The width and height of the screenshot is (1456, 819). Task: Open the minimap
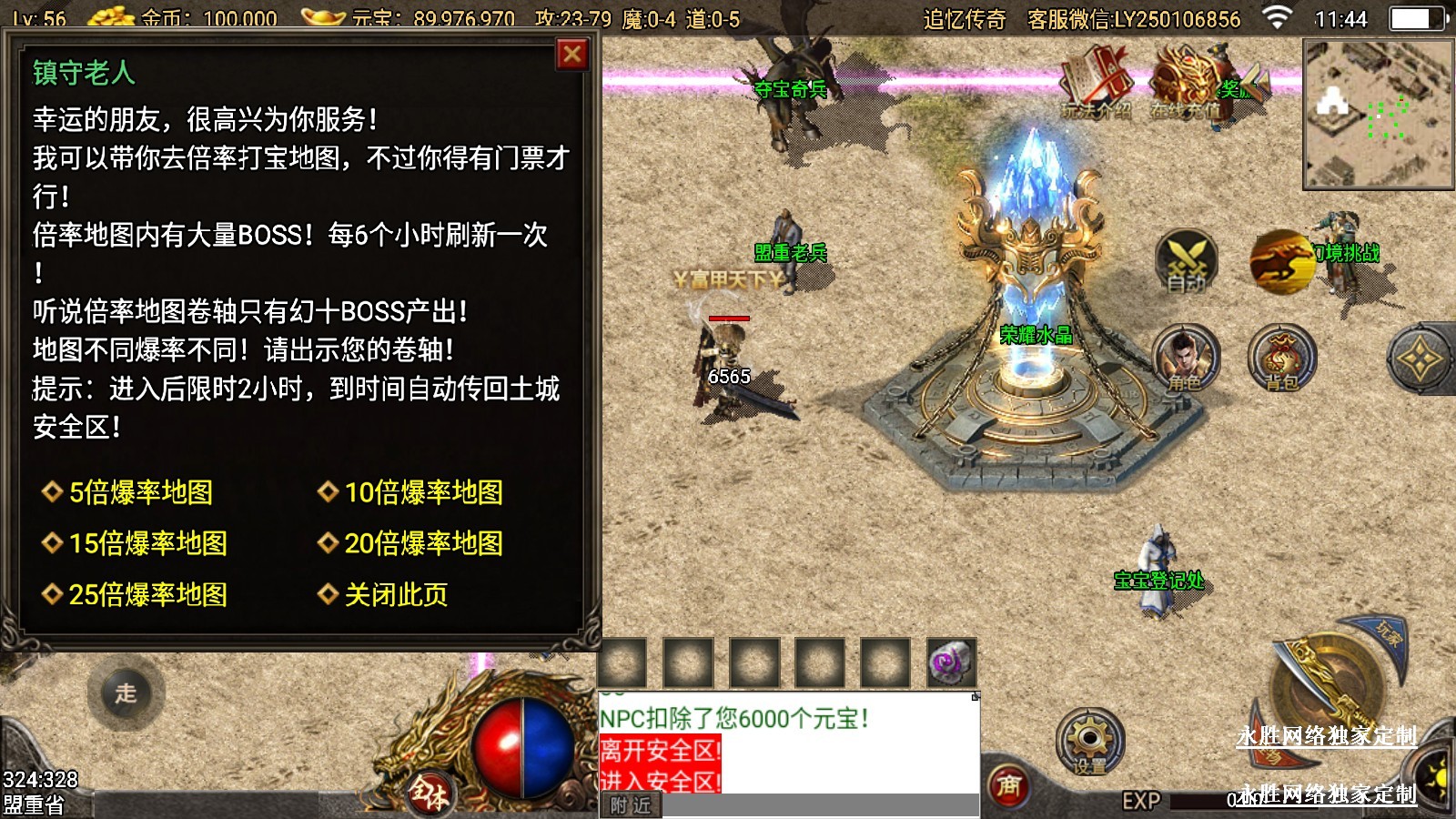(1377, 114)
